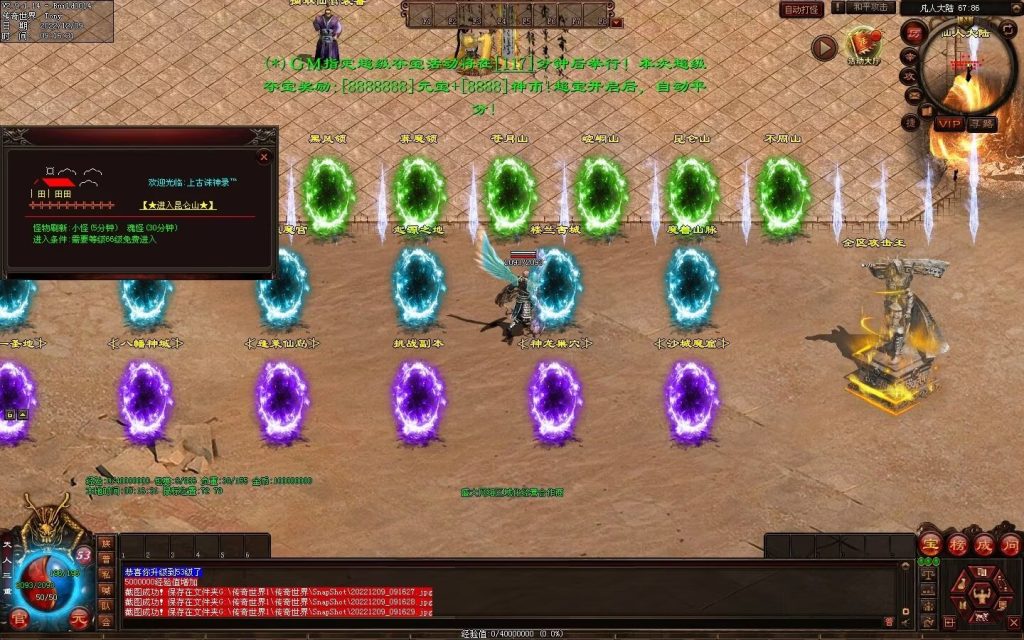Click the minimap refresh arrows button
The image size is (1024, 640).
point(1007,27)
